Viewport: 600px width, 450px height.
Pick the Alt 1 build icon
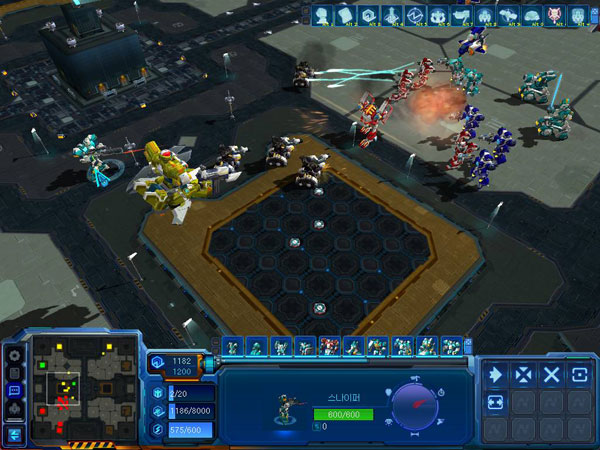(321, 15)
